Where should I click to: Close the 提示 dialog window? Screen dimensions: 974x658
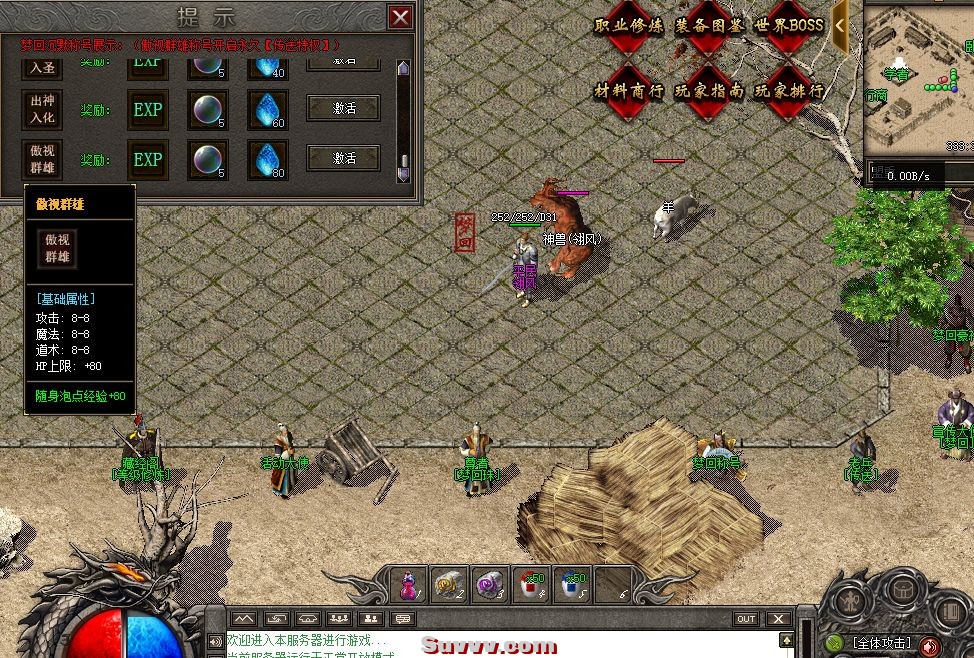point(400,17)
